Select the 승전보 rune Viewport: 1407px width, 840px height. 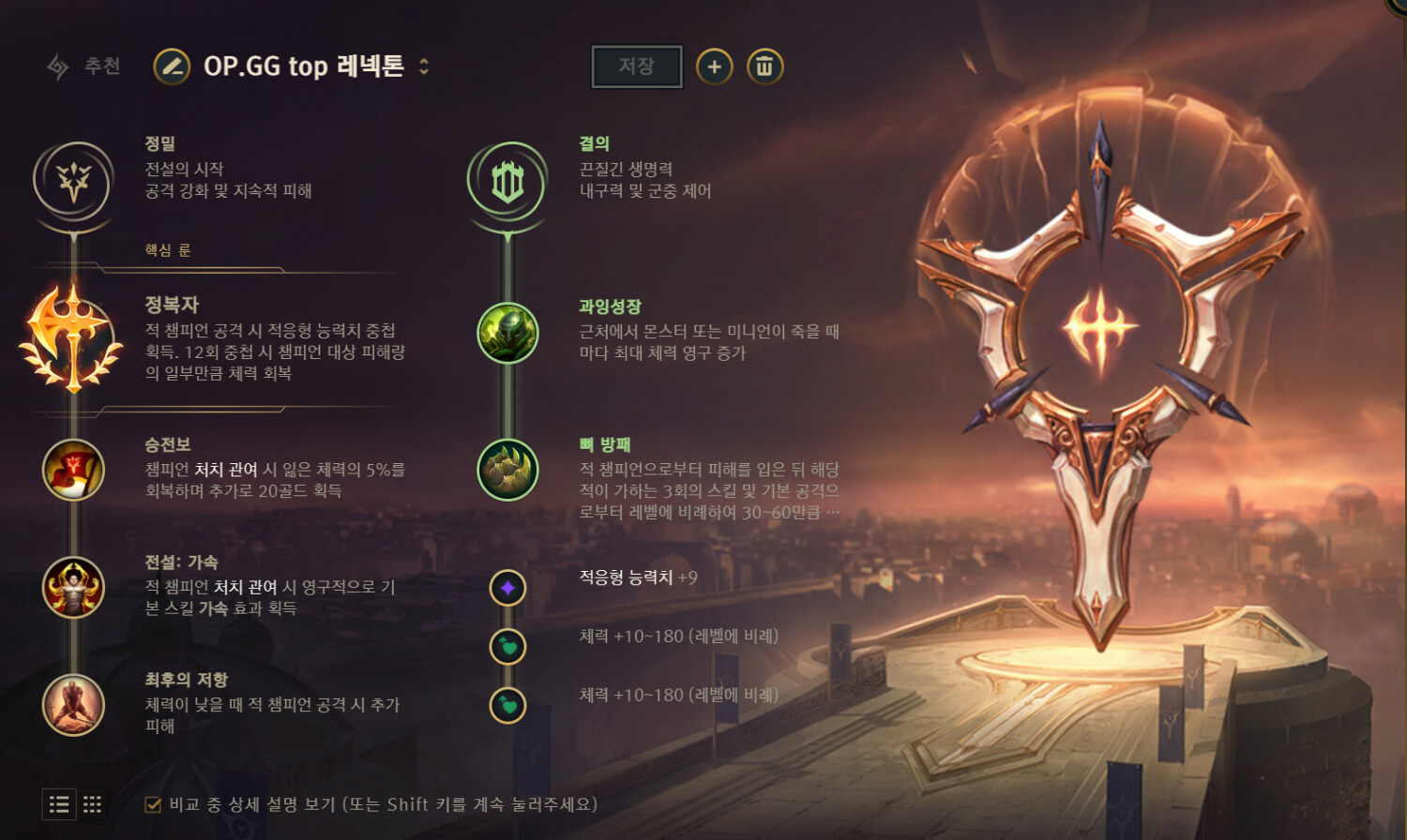click(73, 470)
